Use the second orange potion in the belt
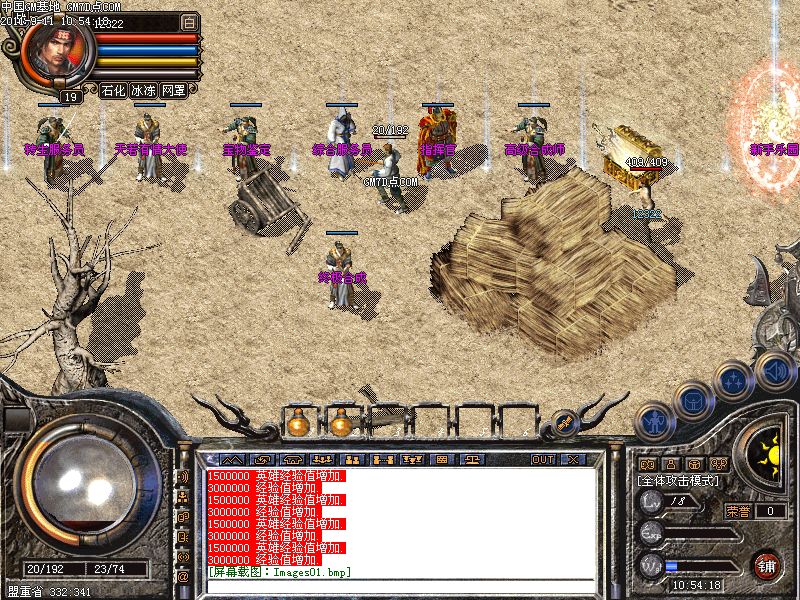 [342, 424]
